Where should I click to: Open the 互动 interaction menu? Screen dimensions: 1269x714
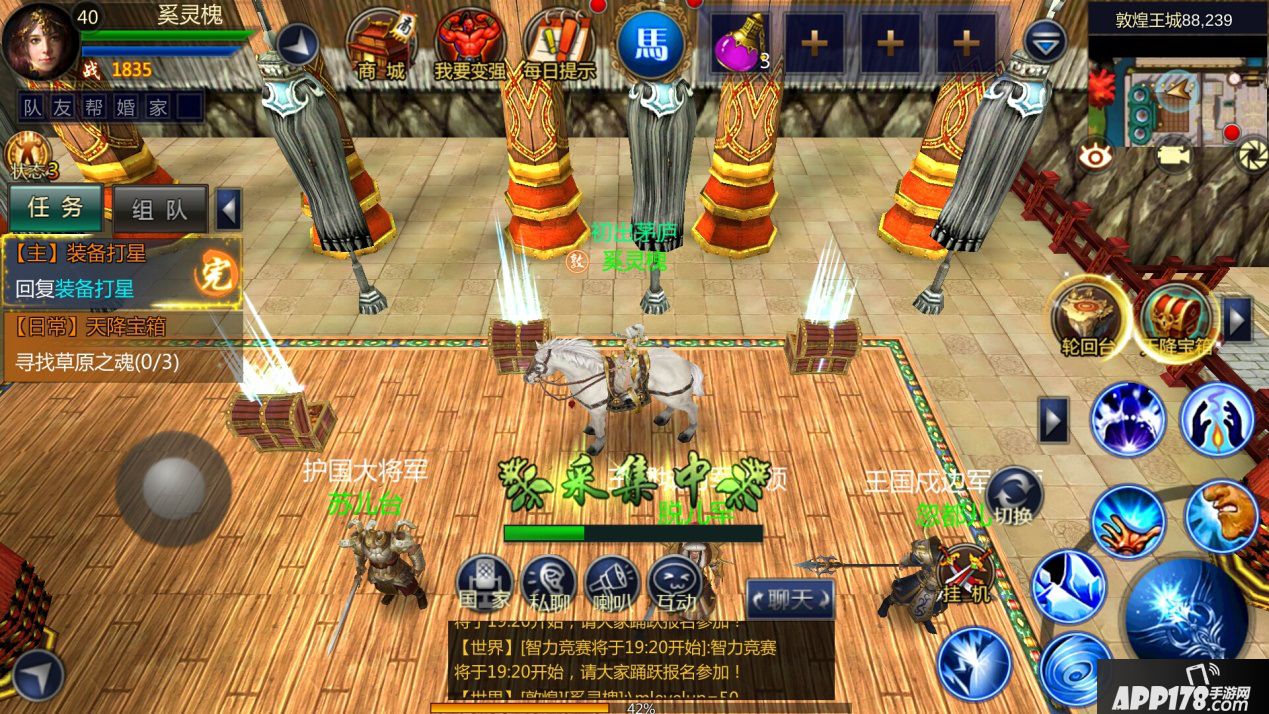(675, 583)
